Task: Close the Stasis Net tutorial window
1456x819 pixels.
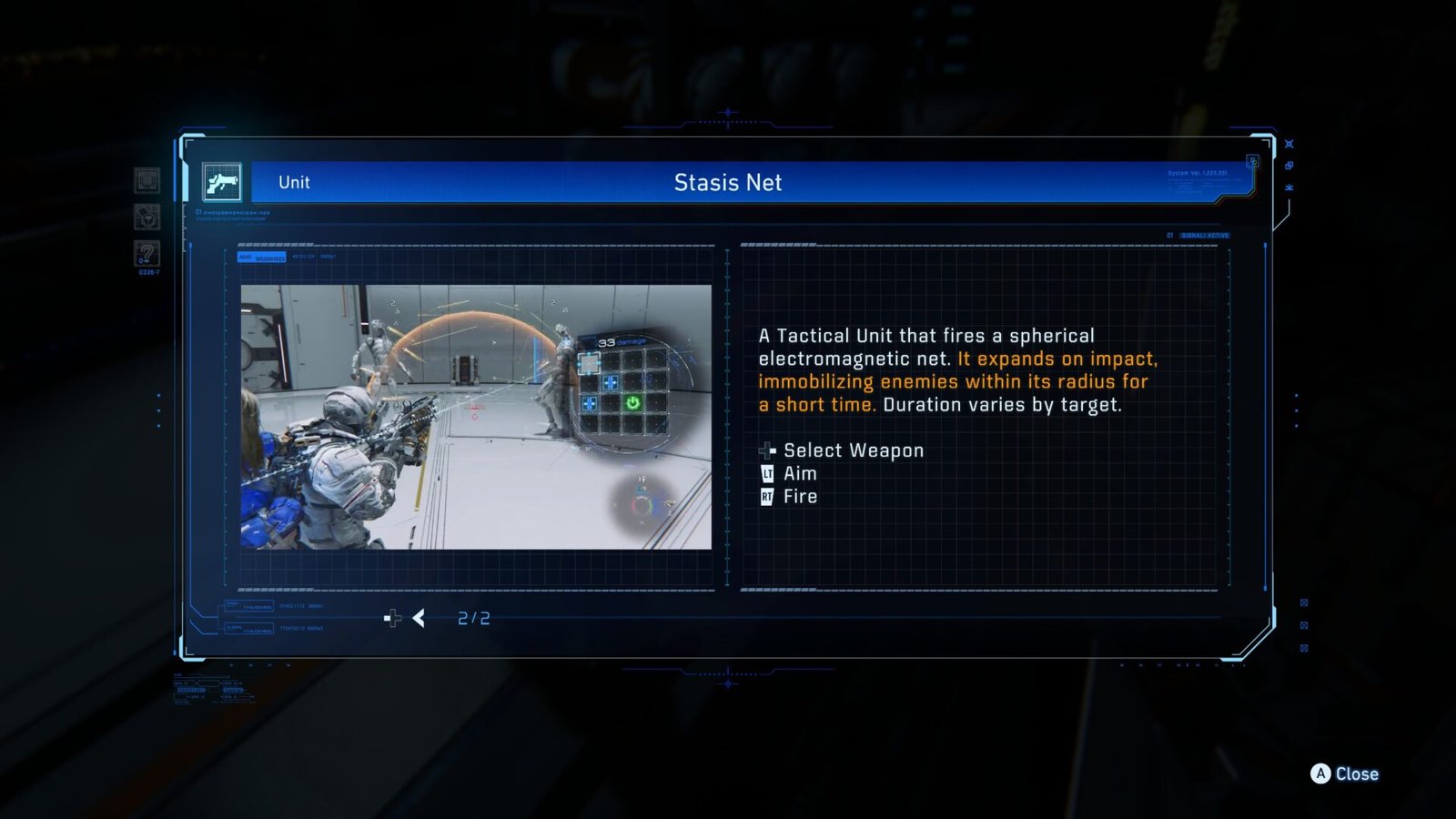Action: [1344, 773]
